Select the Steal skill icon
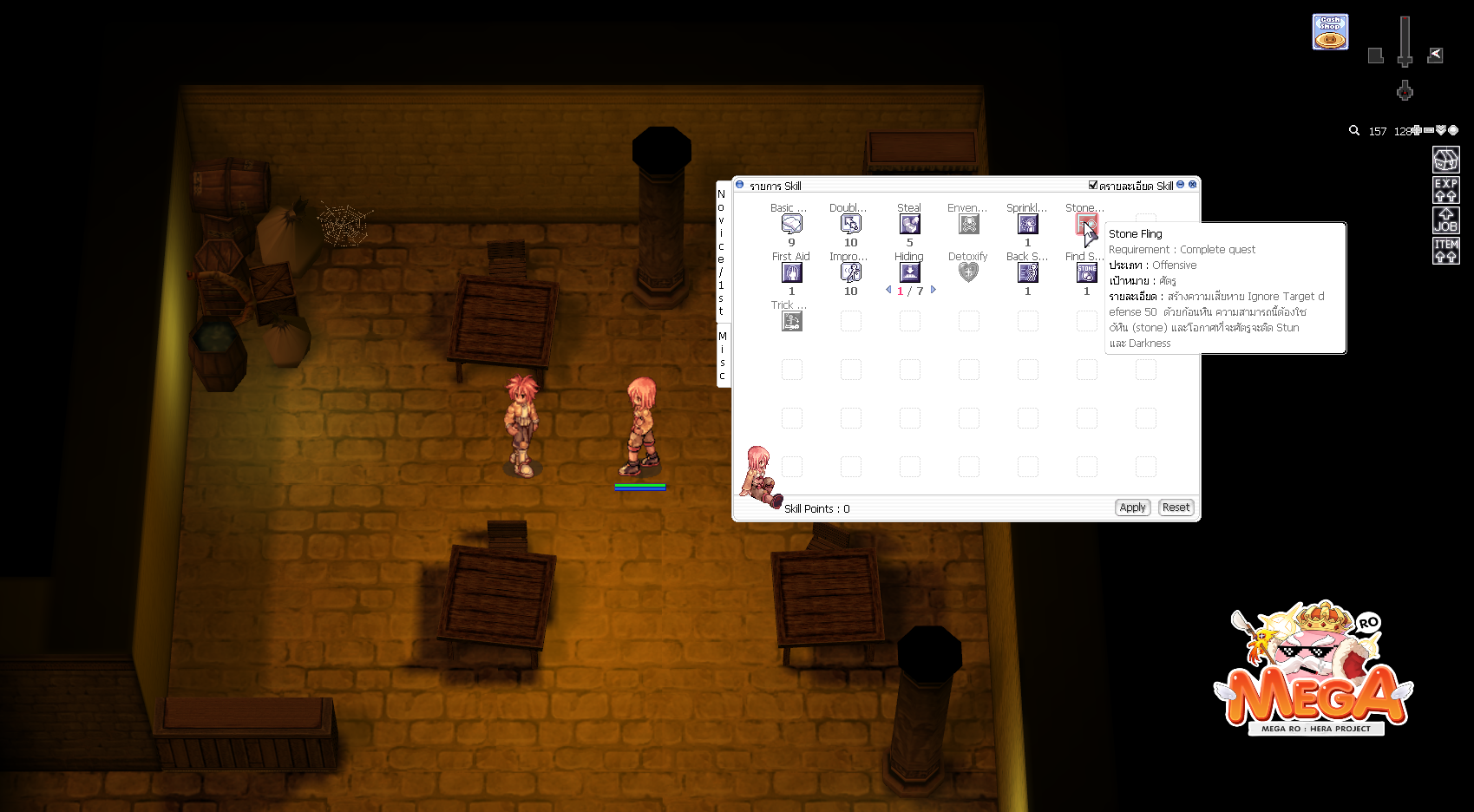1474x812 pixels. point(909,224)
